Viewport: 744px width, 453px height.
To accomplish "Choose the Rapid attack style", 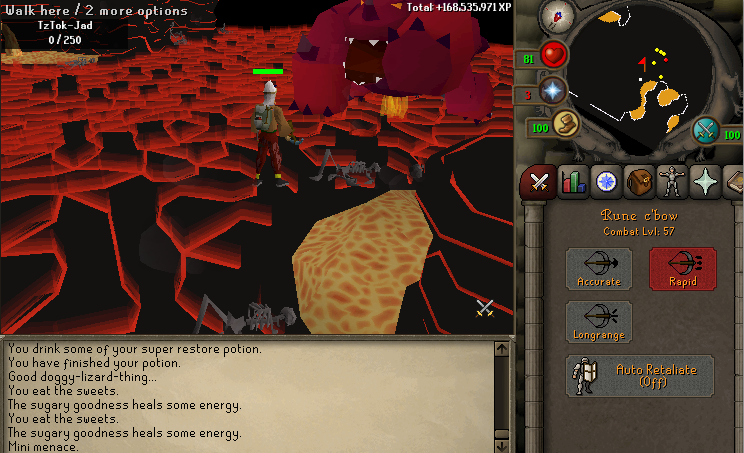I will coord(682,269).
